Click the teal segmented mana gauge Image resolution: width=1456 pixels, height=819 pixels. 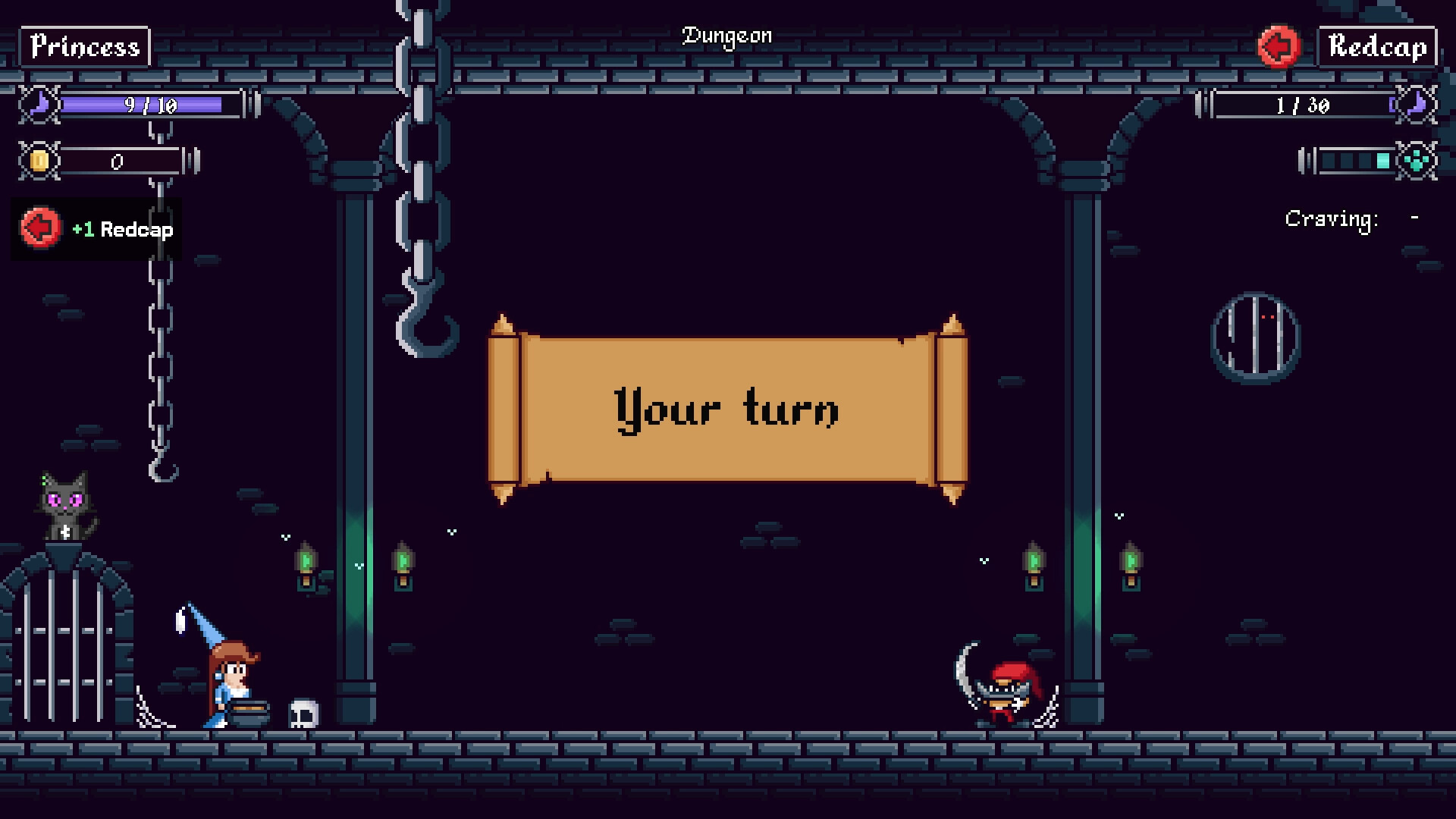(1354, 161)
